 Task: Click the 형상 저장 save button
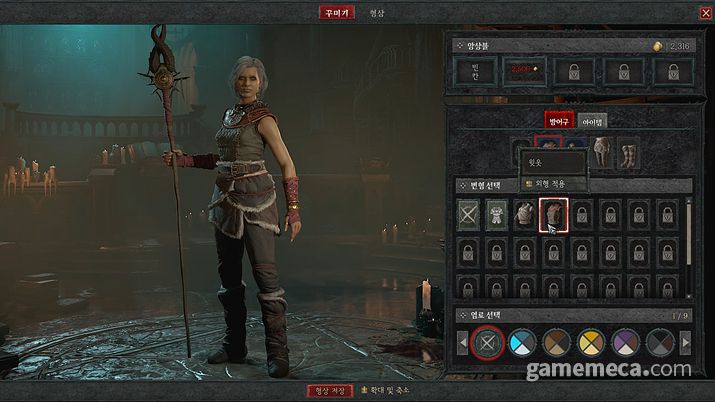(329, 390)
